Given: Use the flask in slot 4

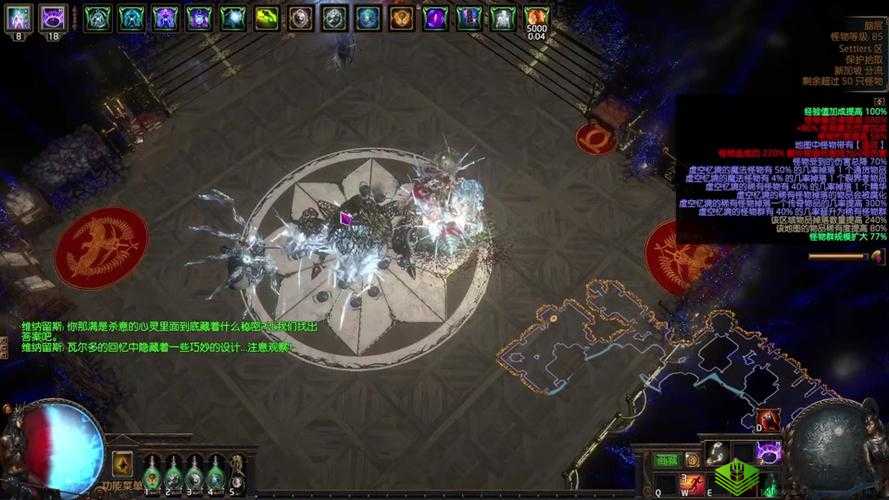Looking at the screenshot, I should coord(215,473).
